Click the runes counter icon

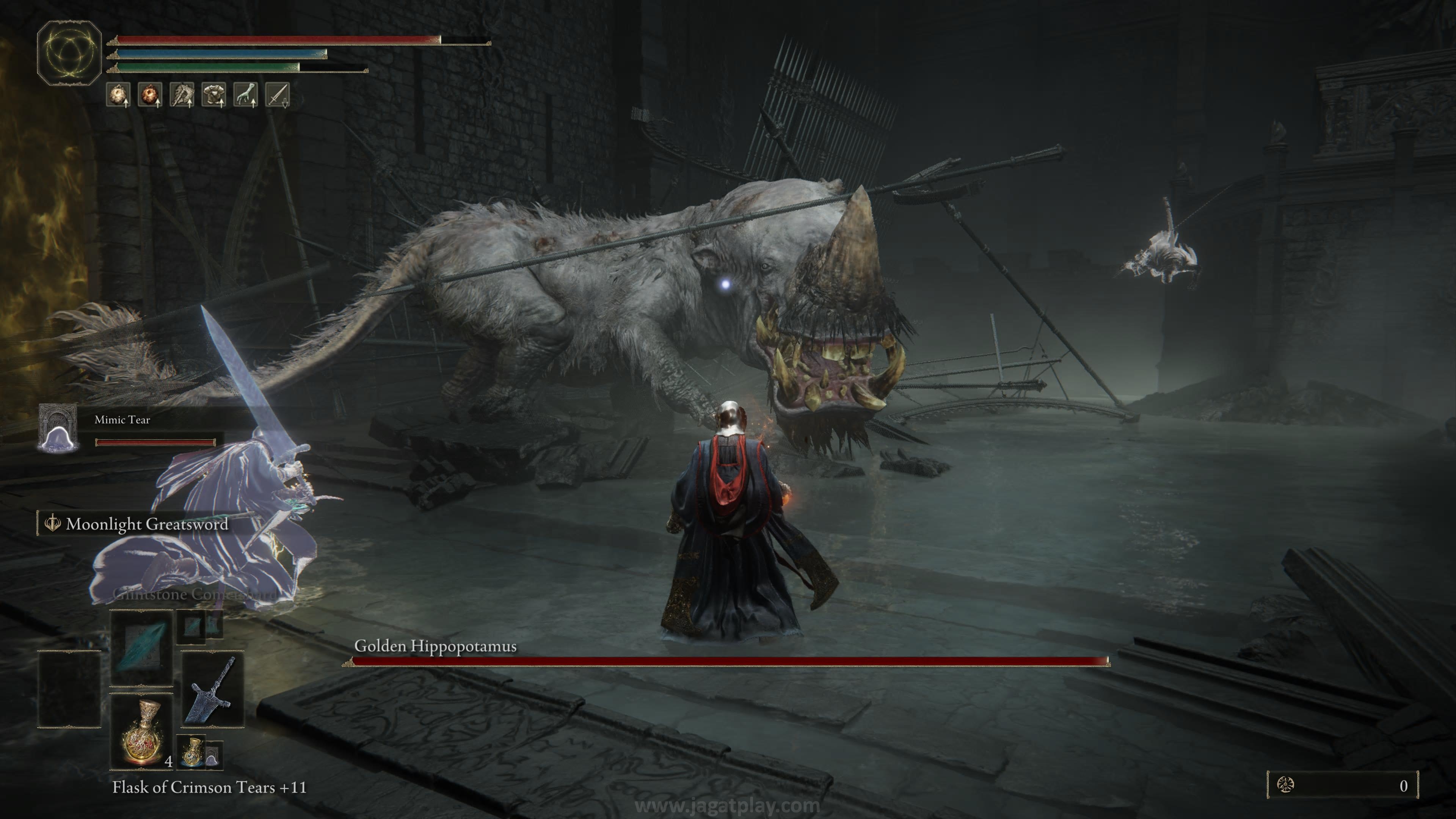(x=1285, y=784)
